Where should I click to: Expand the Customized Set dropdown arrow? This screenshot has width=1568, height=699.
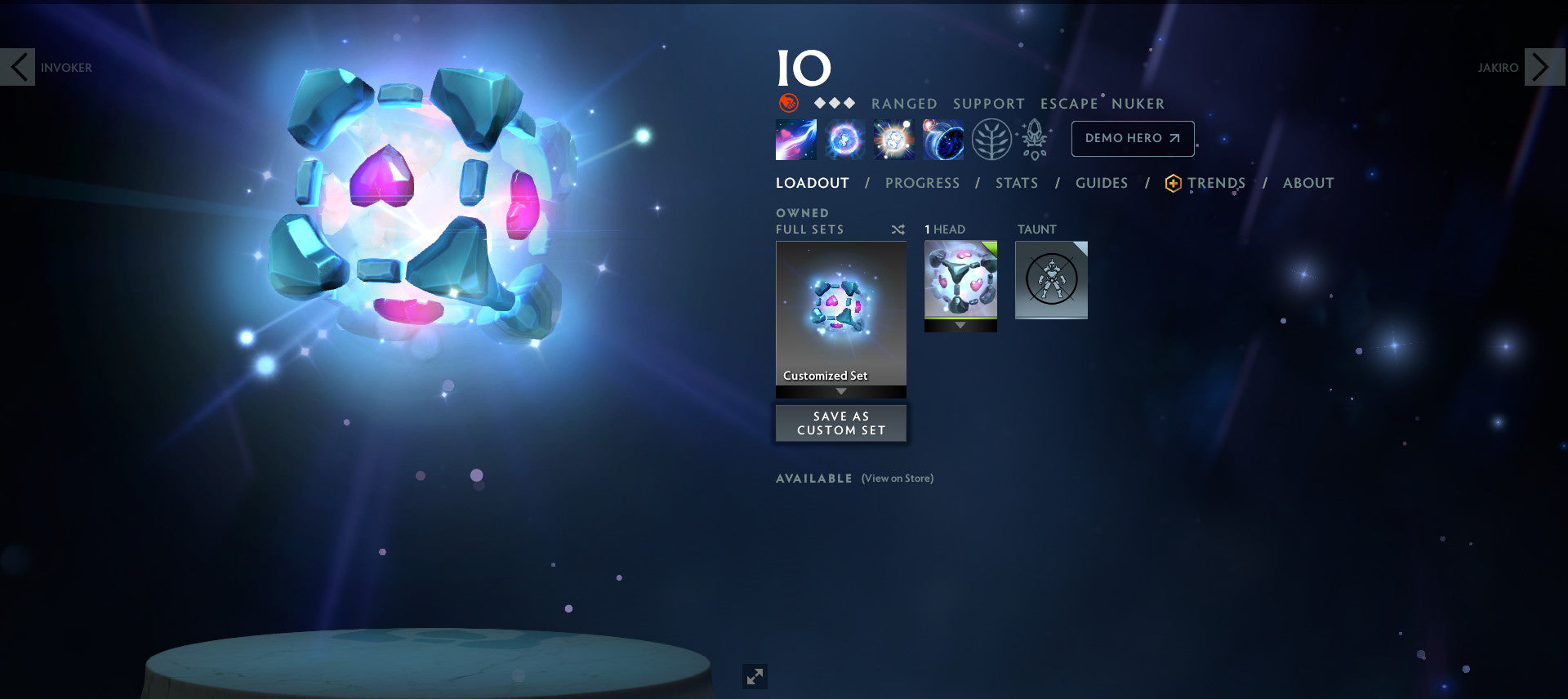coord(840,392)
